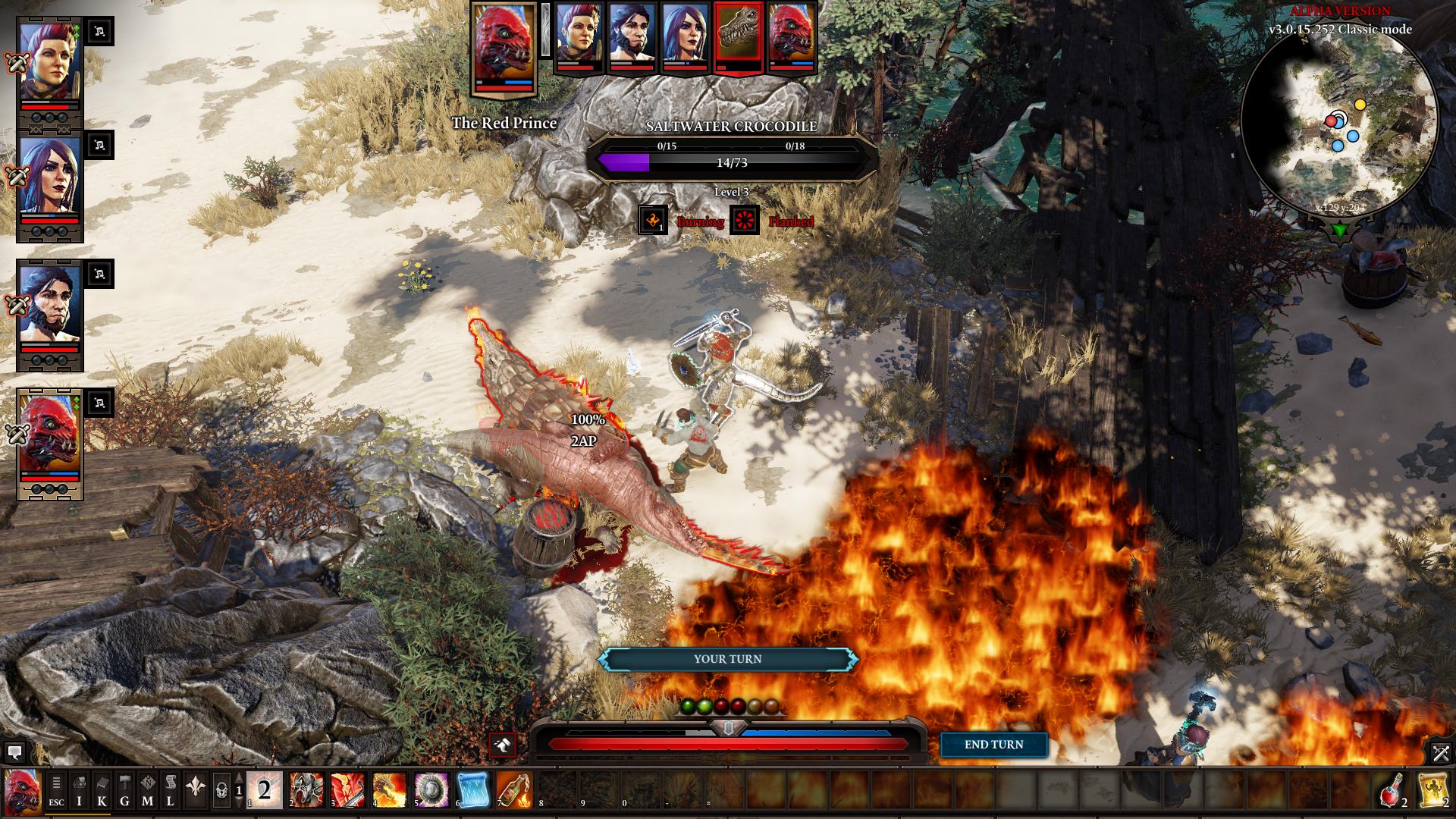The width and height of the screenshot is (1456, 819).
Task: Use the red health potion
Action: [1391, 790]
